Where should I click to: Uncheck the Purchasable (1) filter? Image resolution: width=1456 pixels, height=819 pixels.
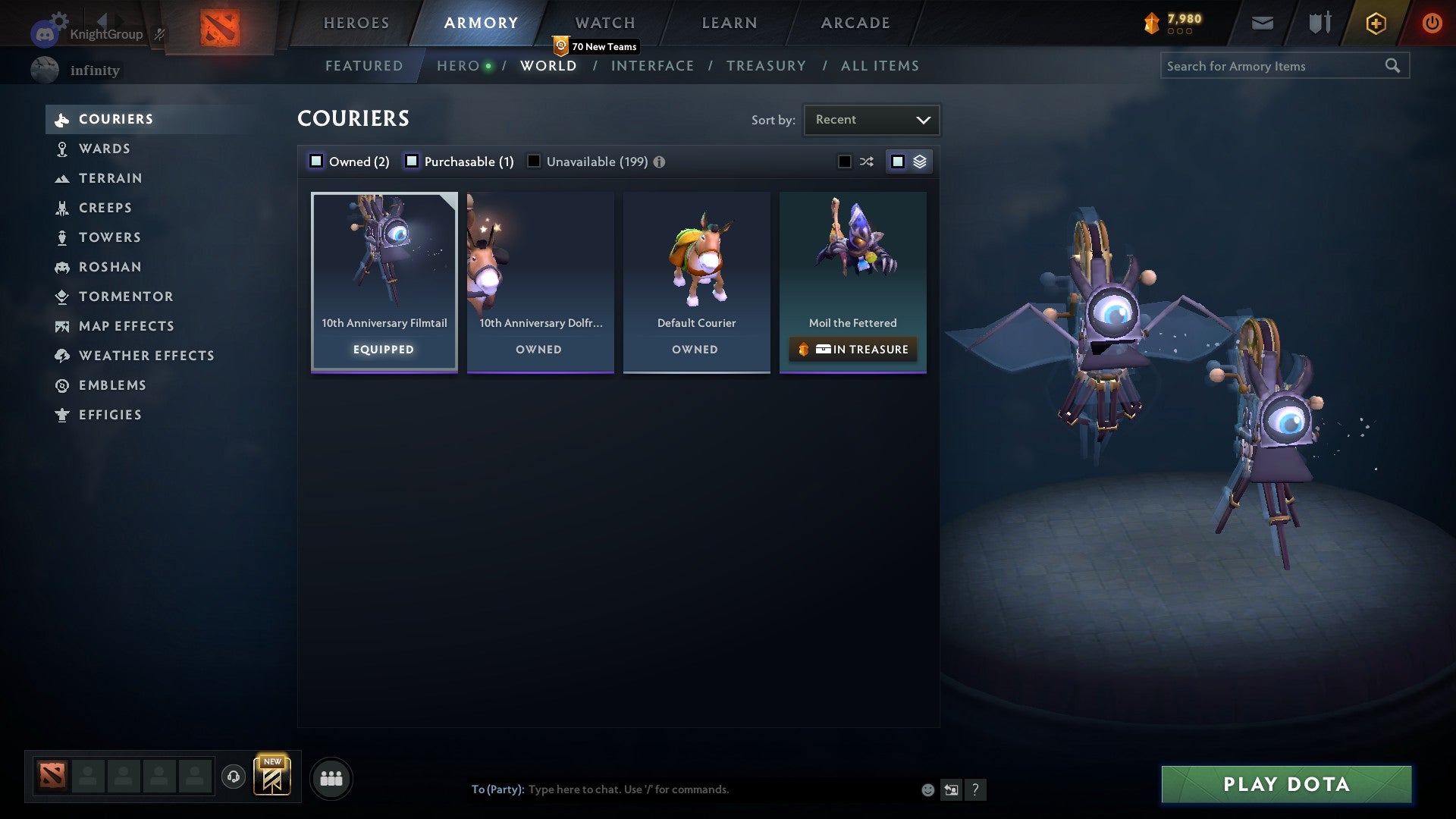point(413,161)
